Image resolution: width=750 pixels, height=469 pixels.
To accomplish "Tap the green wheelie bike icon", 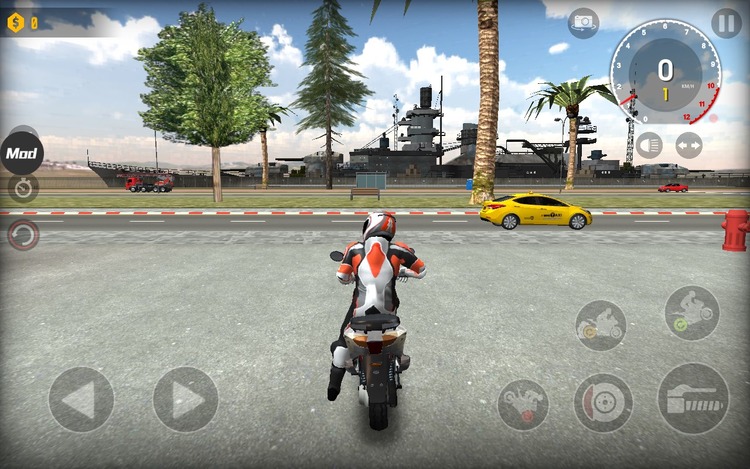I will coord(691,312).
